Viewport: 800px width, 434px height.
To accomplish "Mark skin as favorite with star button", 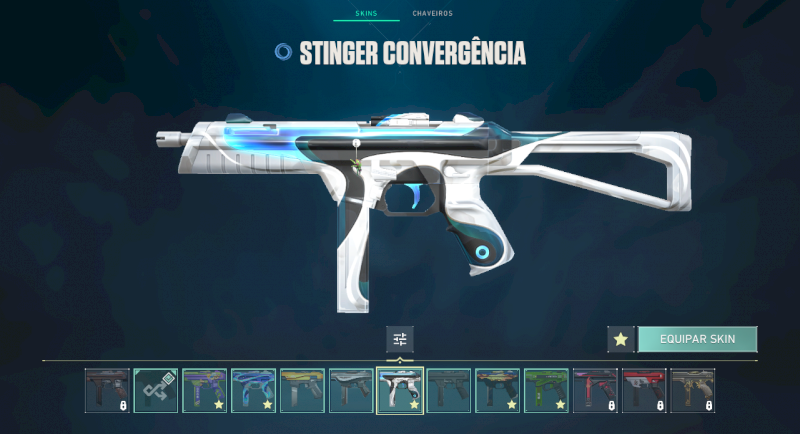I will click(x=620, y=339).
